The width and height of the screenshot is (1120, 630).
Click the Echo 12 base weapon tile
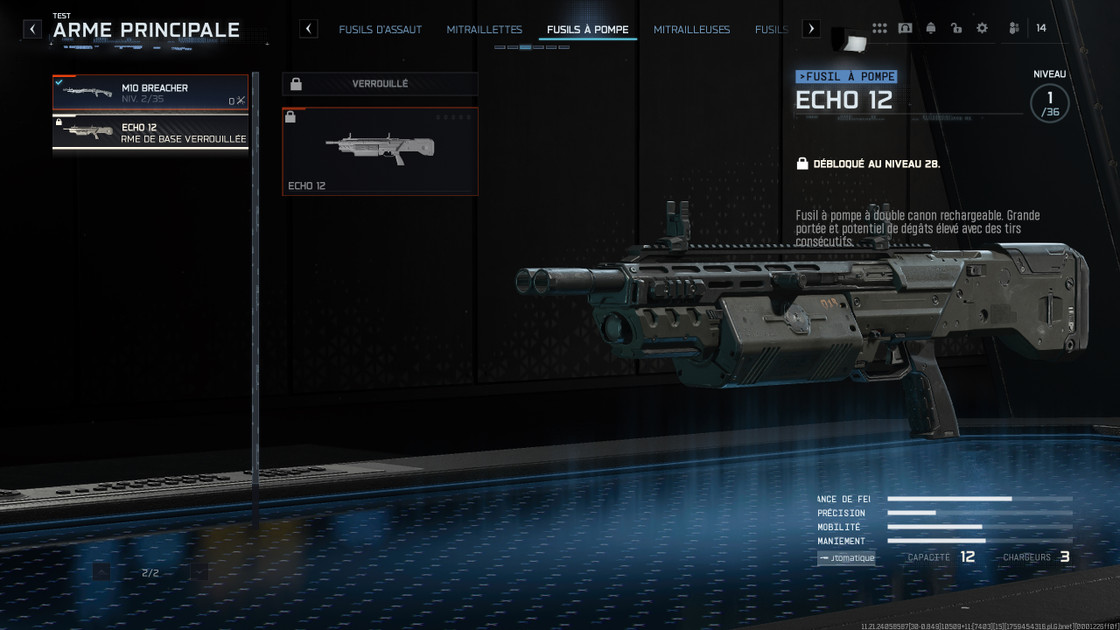[x=380, y=151]
